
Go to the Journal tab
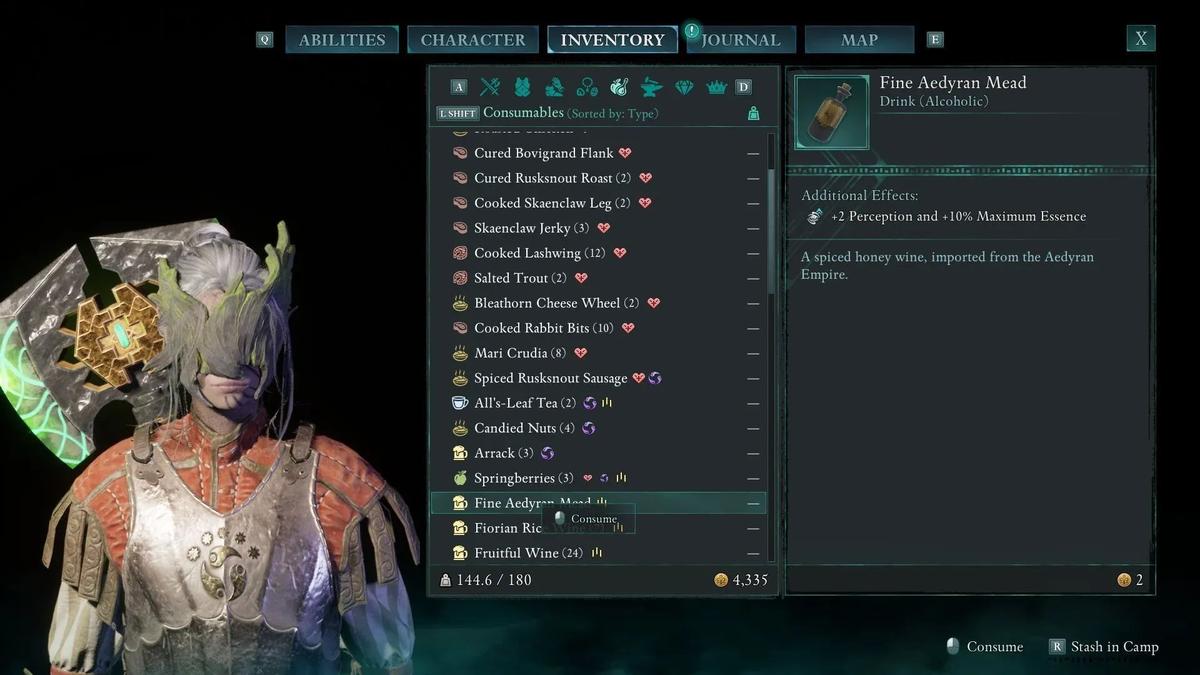tap(740, 40)
